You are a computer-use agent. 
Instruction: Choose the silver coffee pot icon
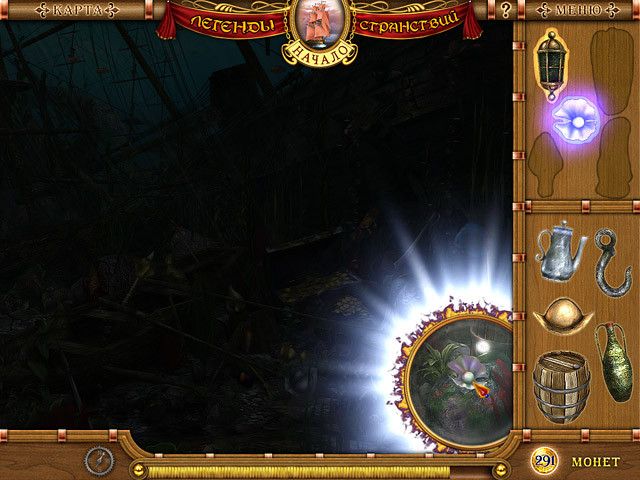point(559,250)
